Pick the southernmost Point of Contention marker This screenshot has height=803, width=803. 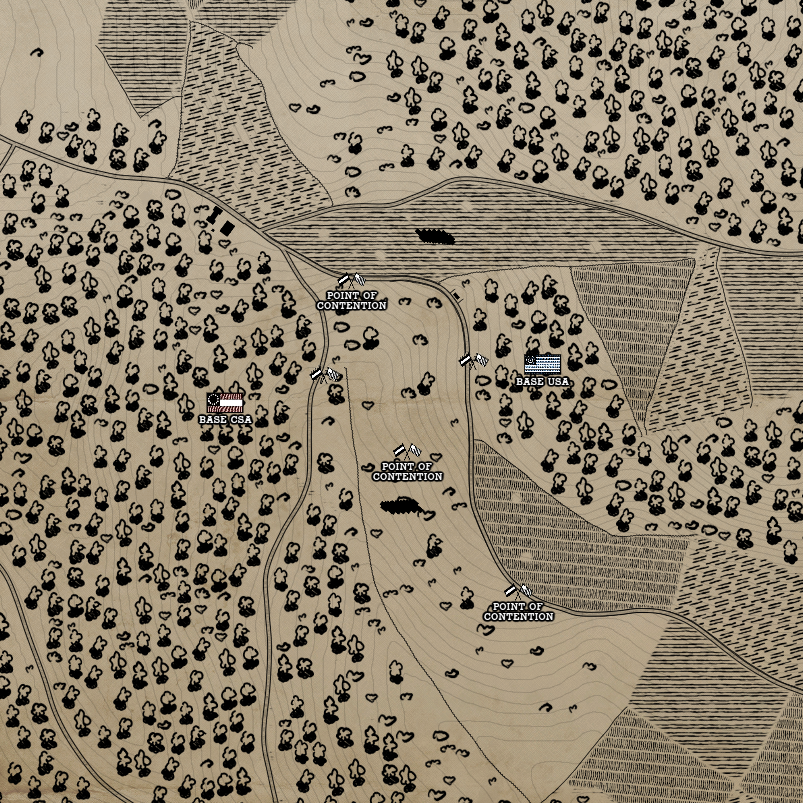click(518, 593)
